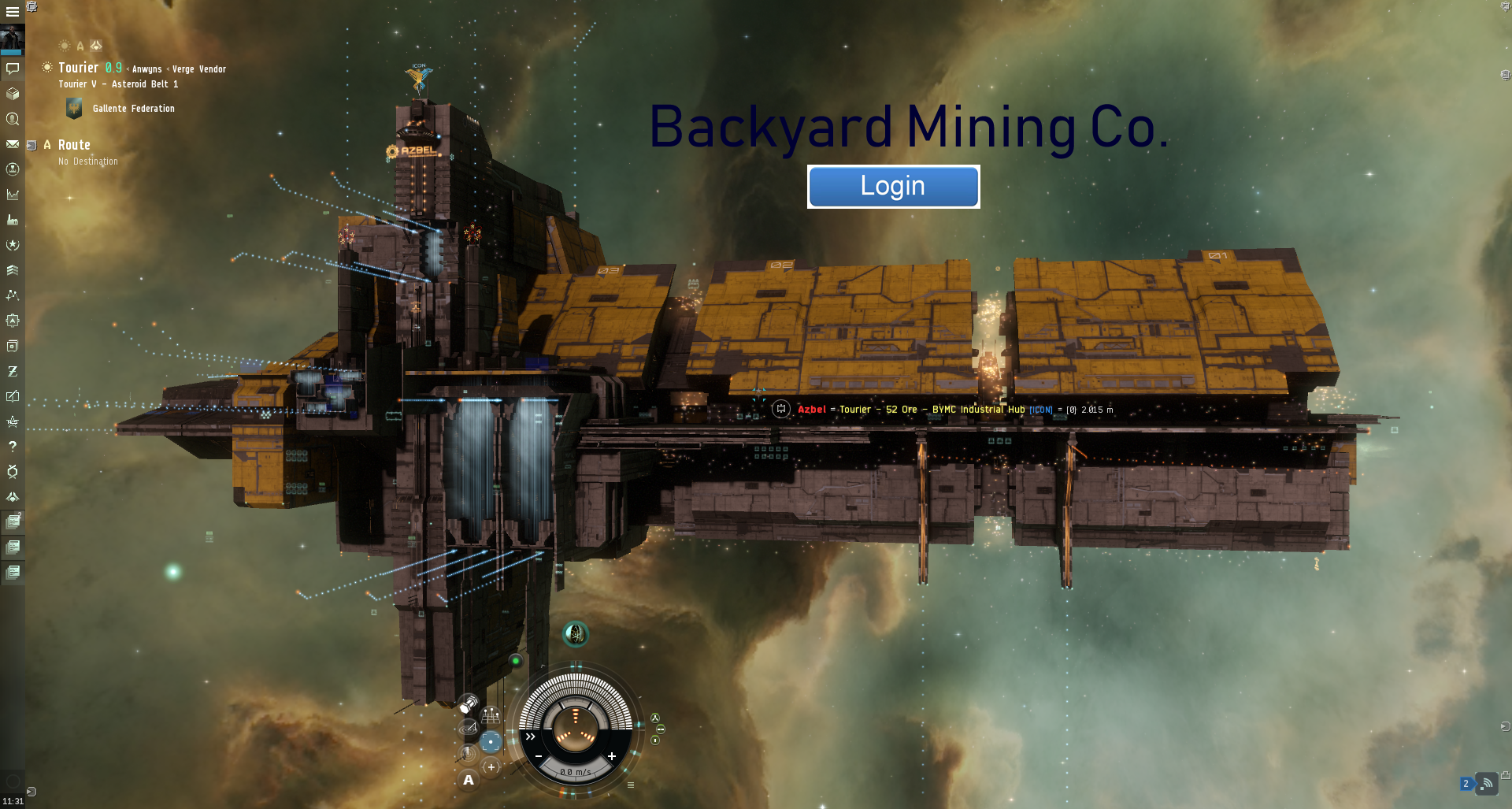Open the Gallente Federation faction info

[x=133, y=109]
